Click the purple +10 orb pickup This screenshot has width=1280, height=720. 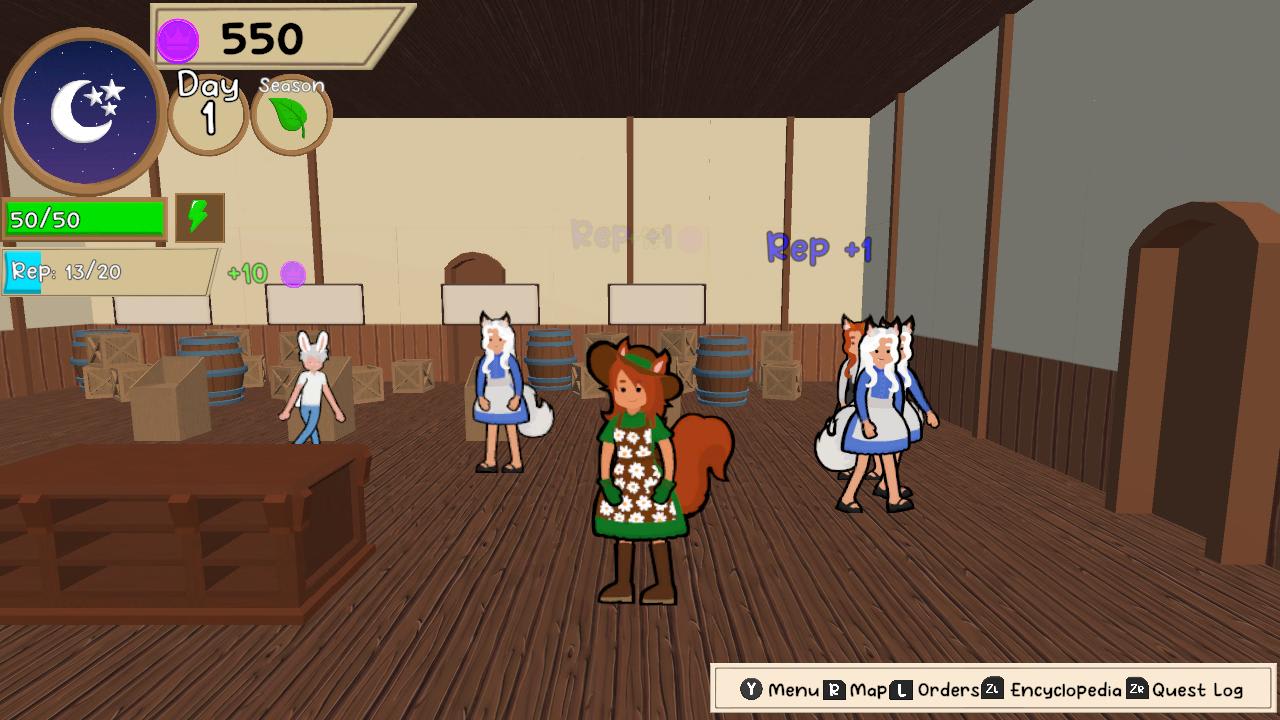293,272
